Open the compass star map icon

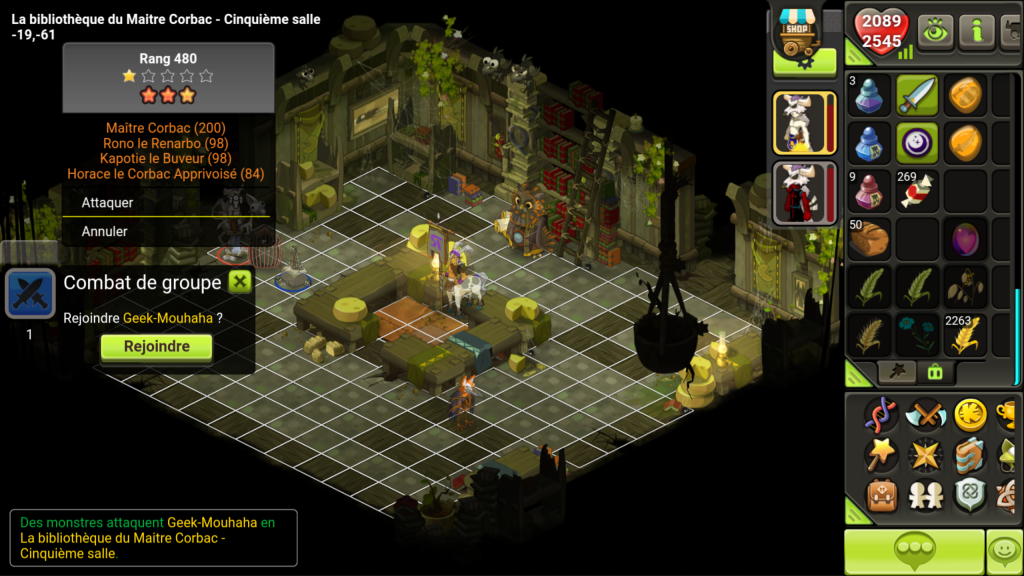(925, 454)
